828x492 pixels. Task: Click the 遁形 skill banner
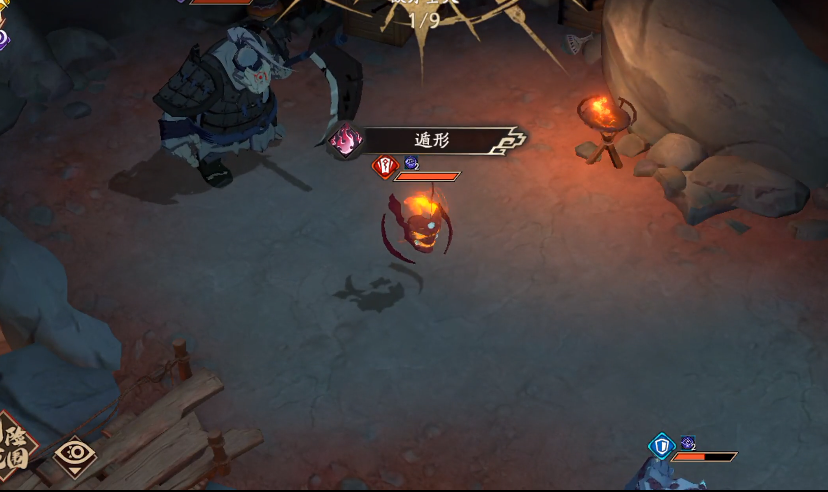[430, 141]
